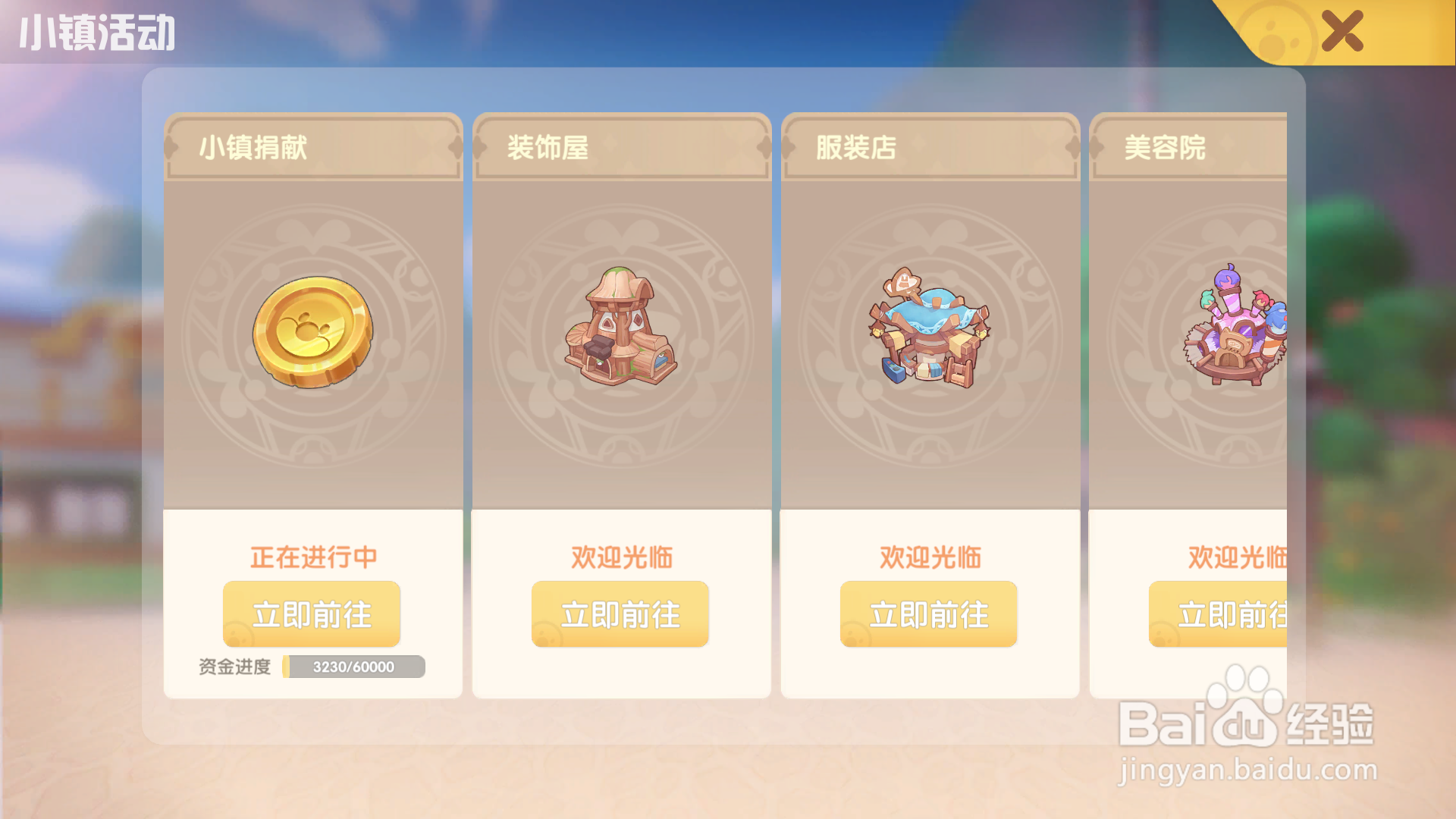The image size is (1456, 819).
Task: Click the 资金进度 progress bar
Action: click(x=351, y=667)
